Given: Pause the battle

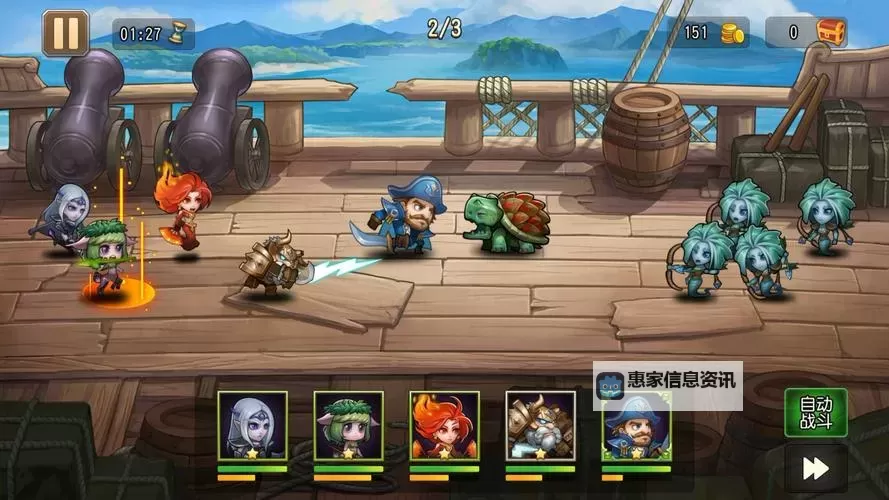Looking at the screenshot, I should 65,32.
